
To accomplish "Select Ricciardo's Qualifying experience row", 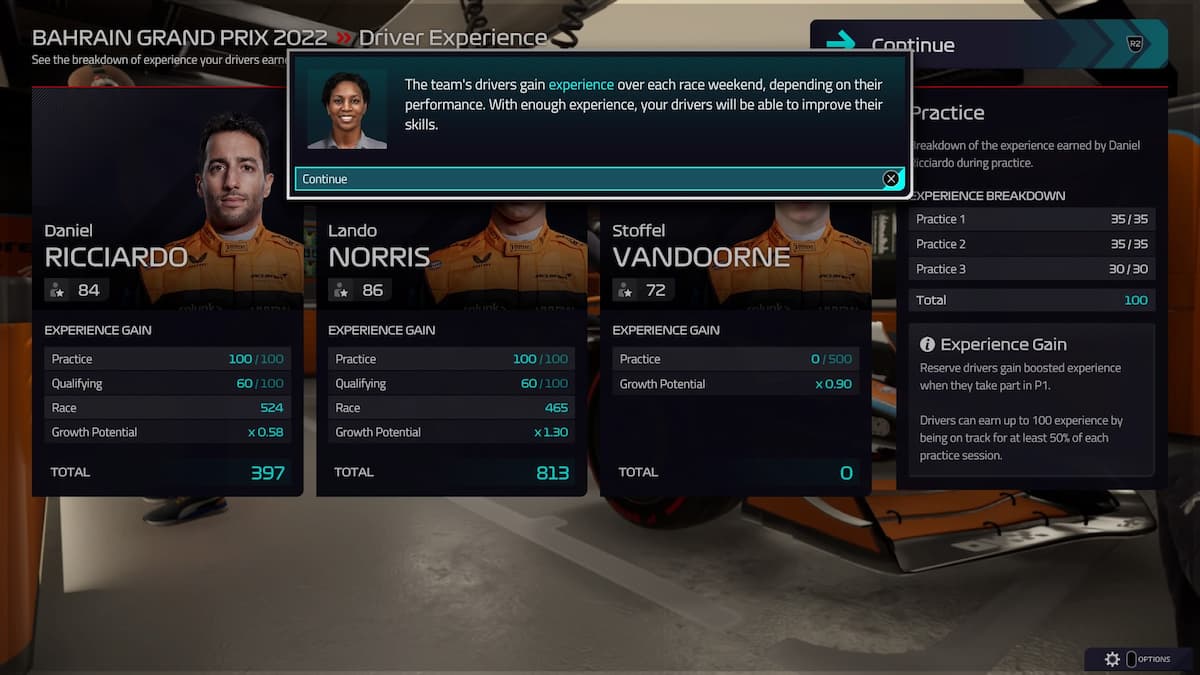I will [x=167, y=383].
